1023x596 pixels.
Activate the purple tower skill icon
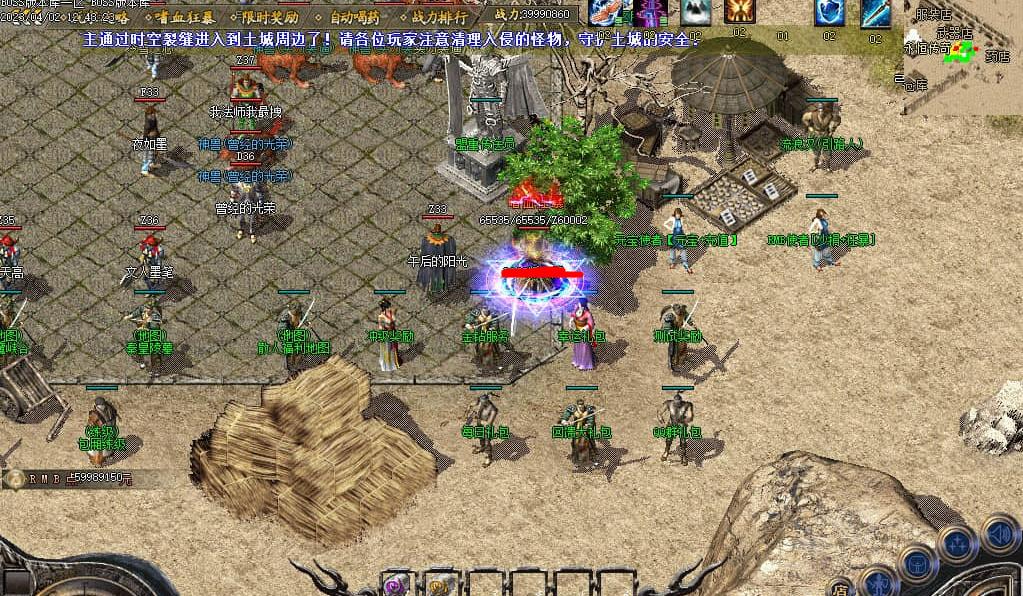click(x=650, y=12)
